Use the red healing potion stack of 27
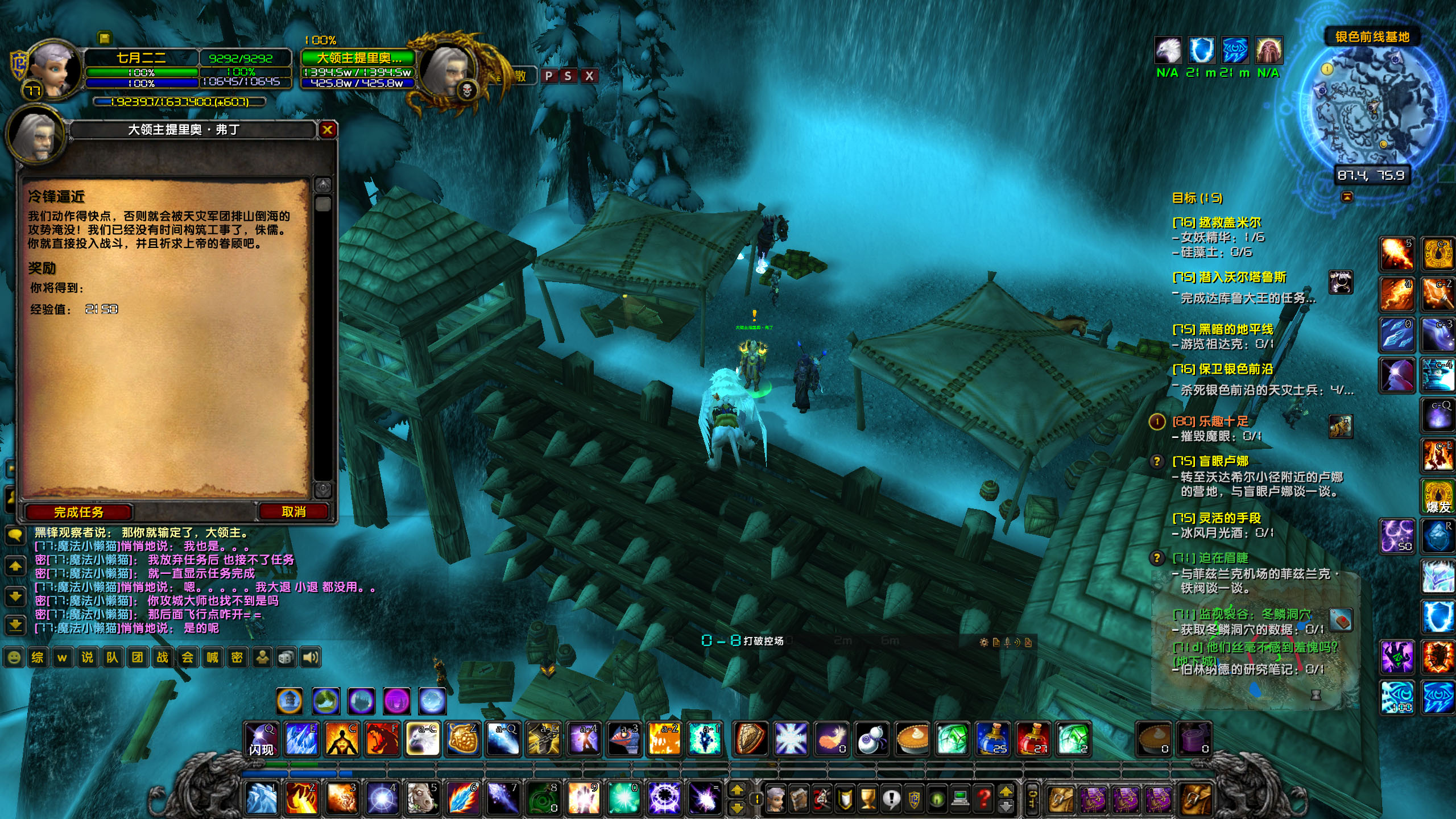Image resolution: width=1456 pixels, height=819 pixels. click(1032, 739)
